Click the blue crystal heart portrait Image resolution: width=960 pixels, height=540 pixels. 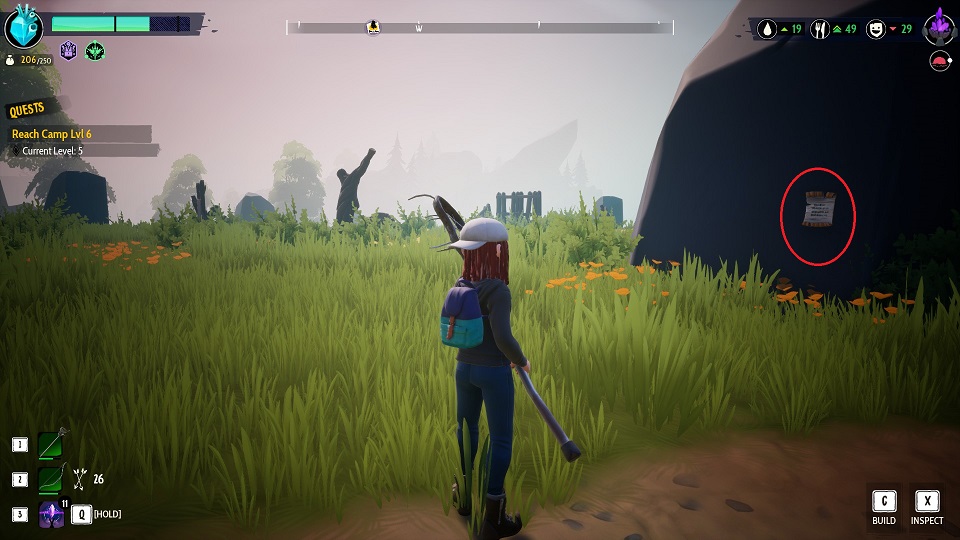click(24, 27)
